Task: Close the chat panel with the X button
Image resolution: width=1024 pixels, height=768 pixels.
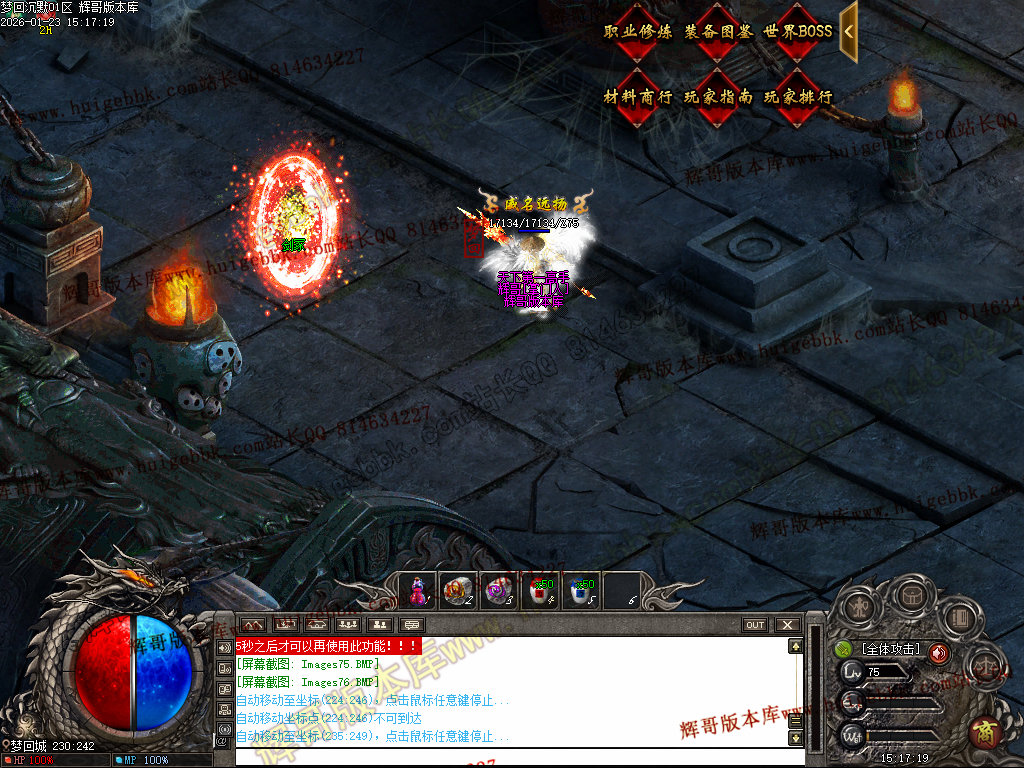Action: click(788, 625)
